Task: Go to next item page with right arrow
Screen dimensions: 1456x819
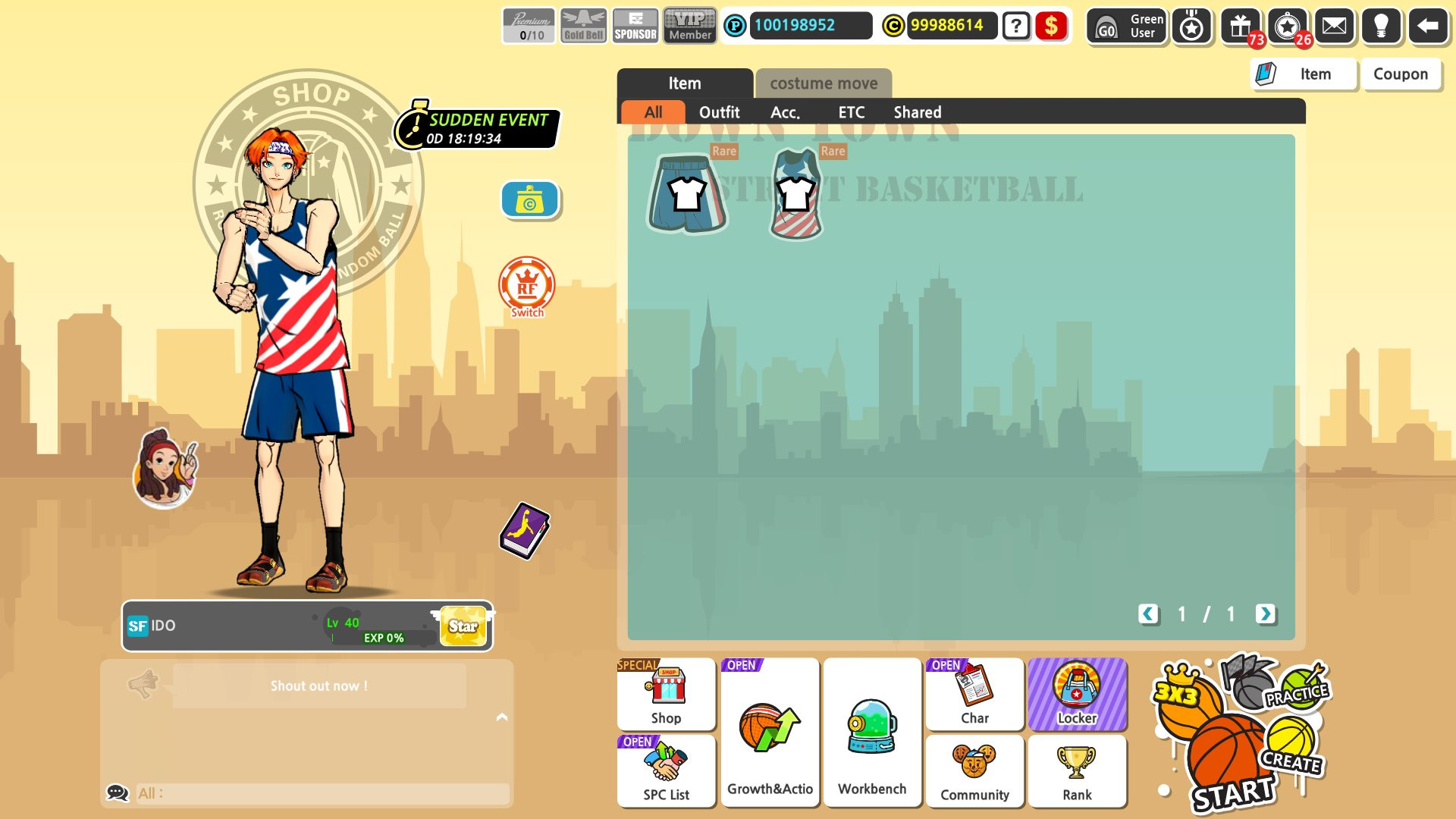Action: (x=1265, y=615)
